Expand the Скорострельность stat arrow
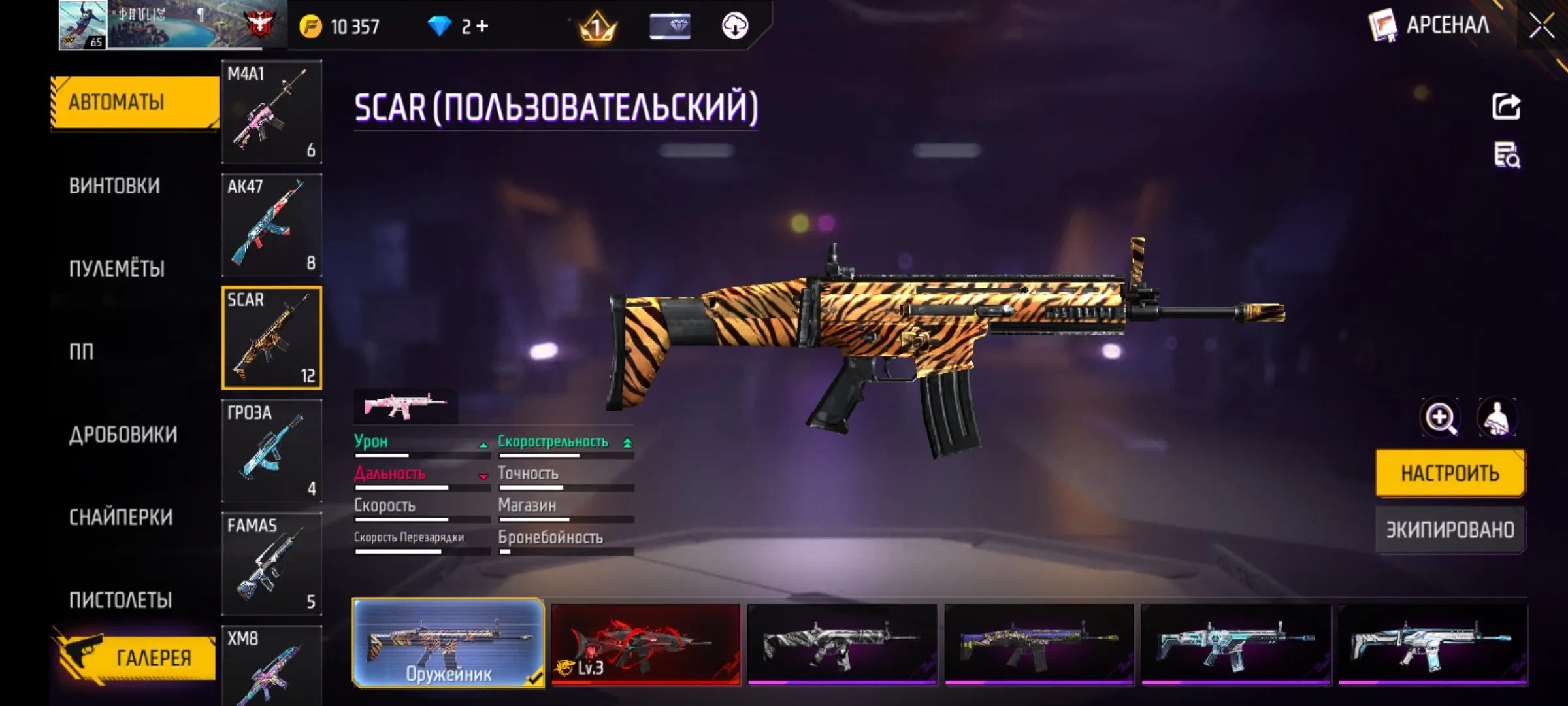 tap(628, 441)
